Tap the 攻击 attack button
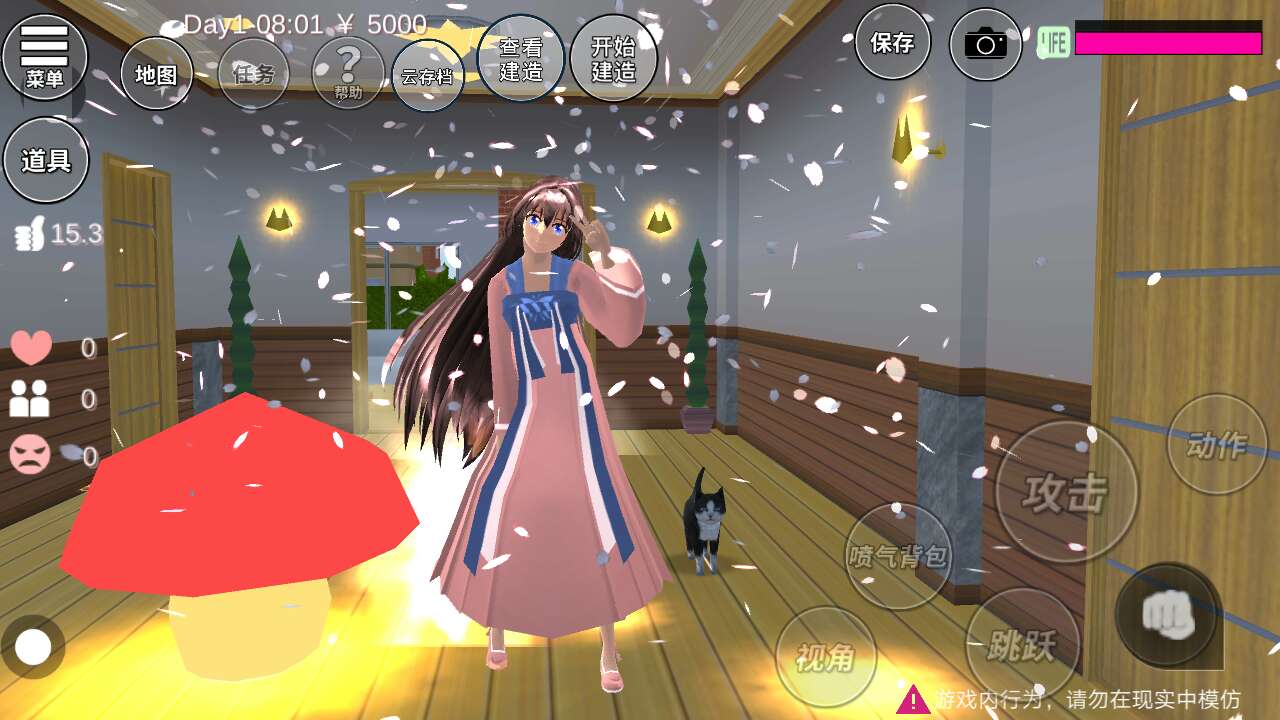This screenshot has width=1280, height=720. pos(1066,492)
